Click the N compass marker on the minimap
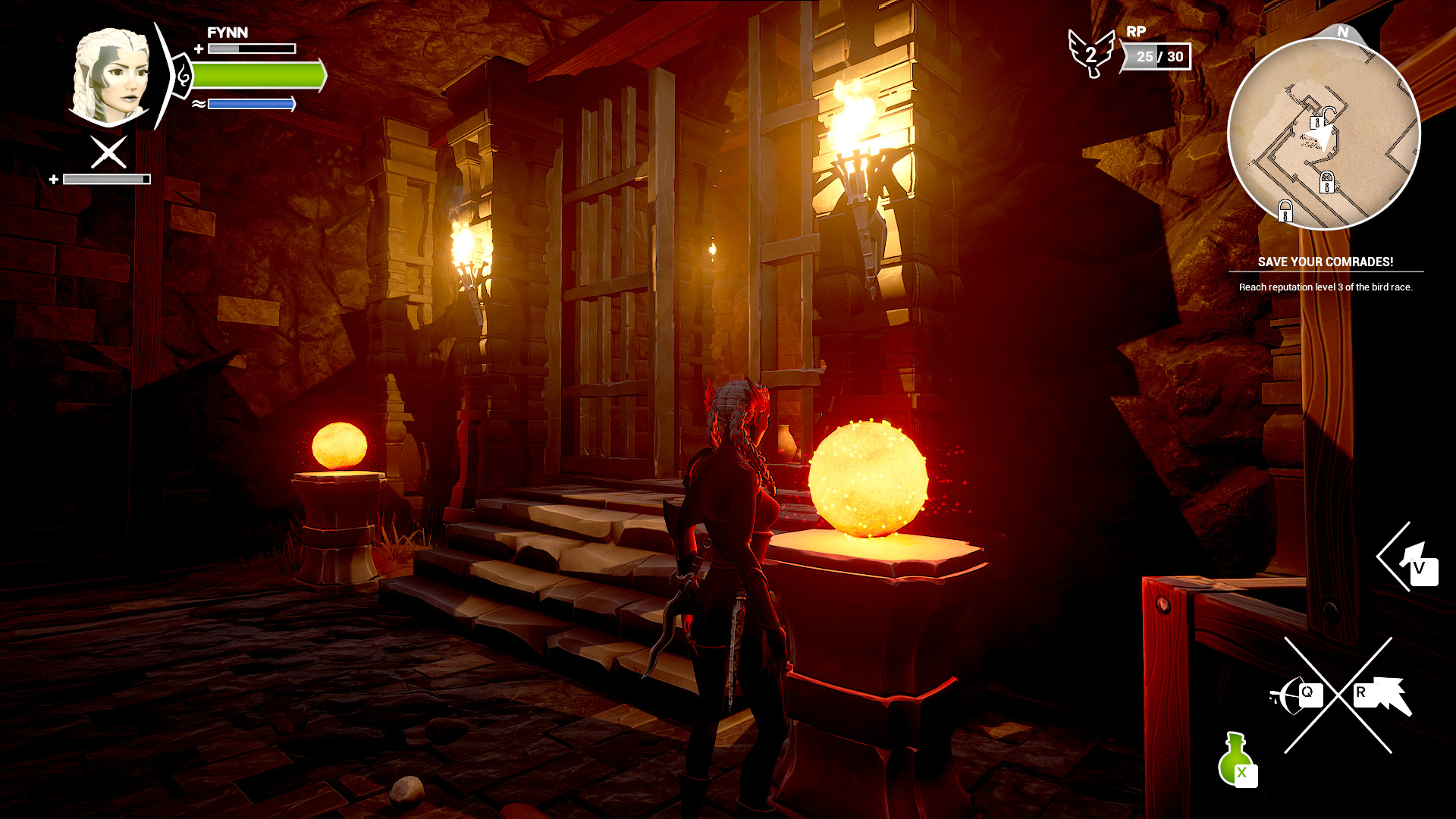 (x=1342, y=33)
